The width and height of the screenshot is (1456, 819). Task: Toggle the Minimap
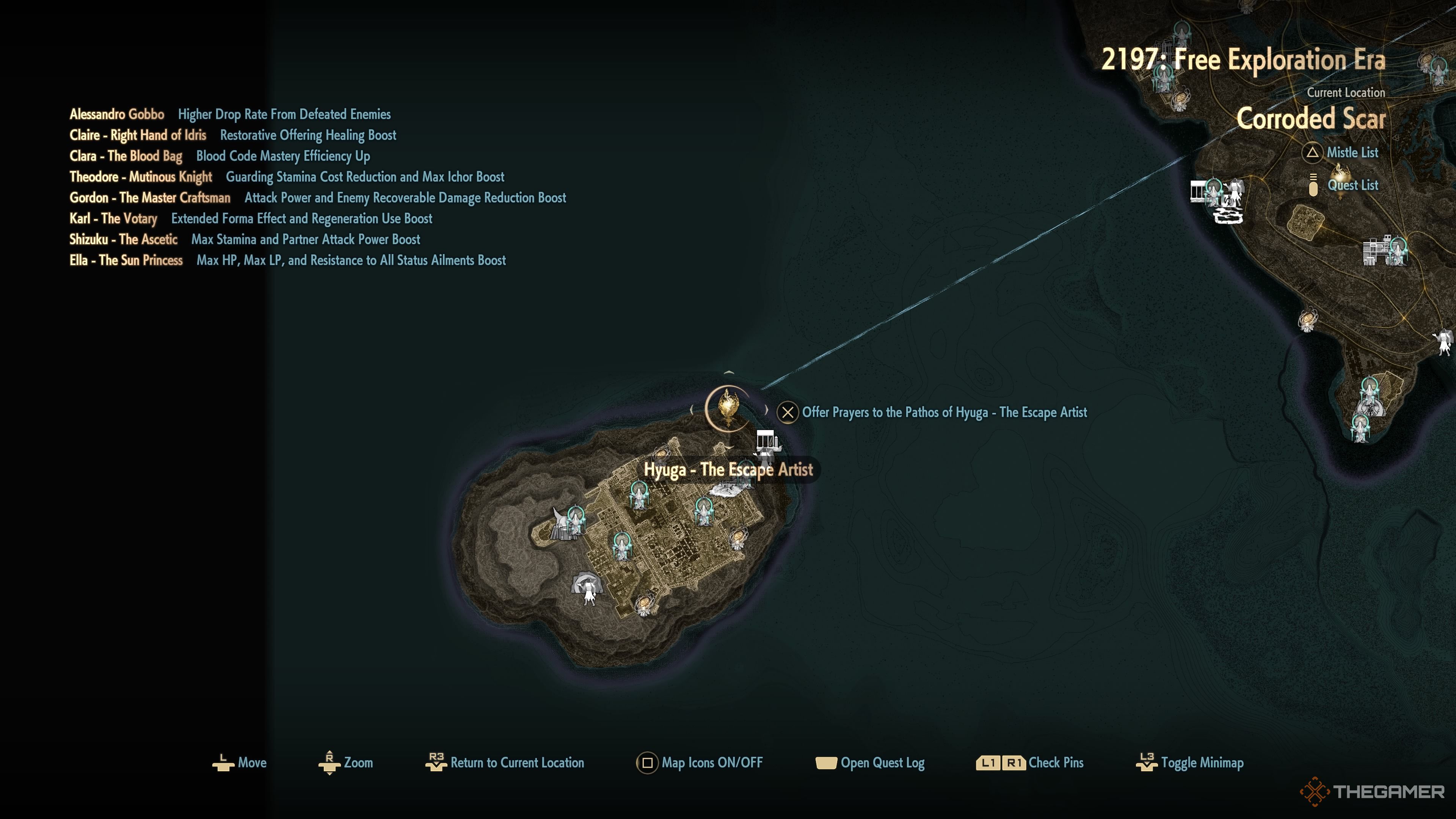1190,763
